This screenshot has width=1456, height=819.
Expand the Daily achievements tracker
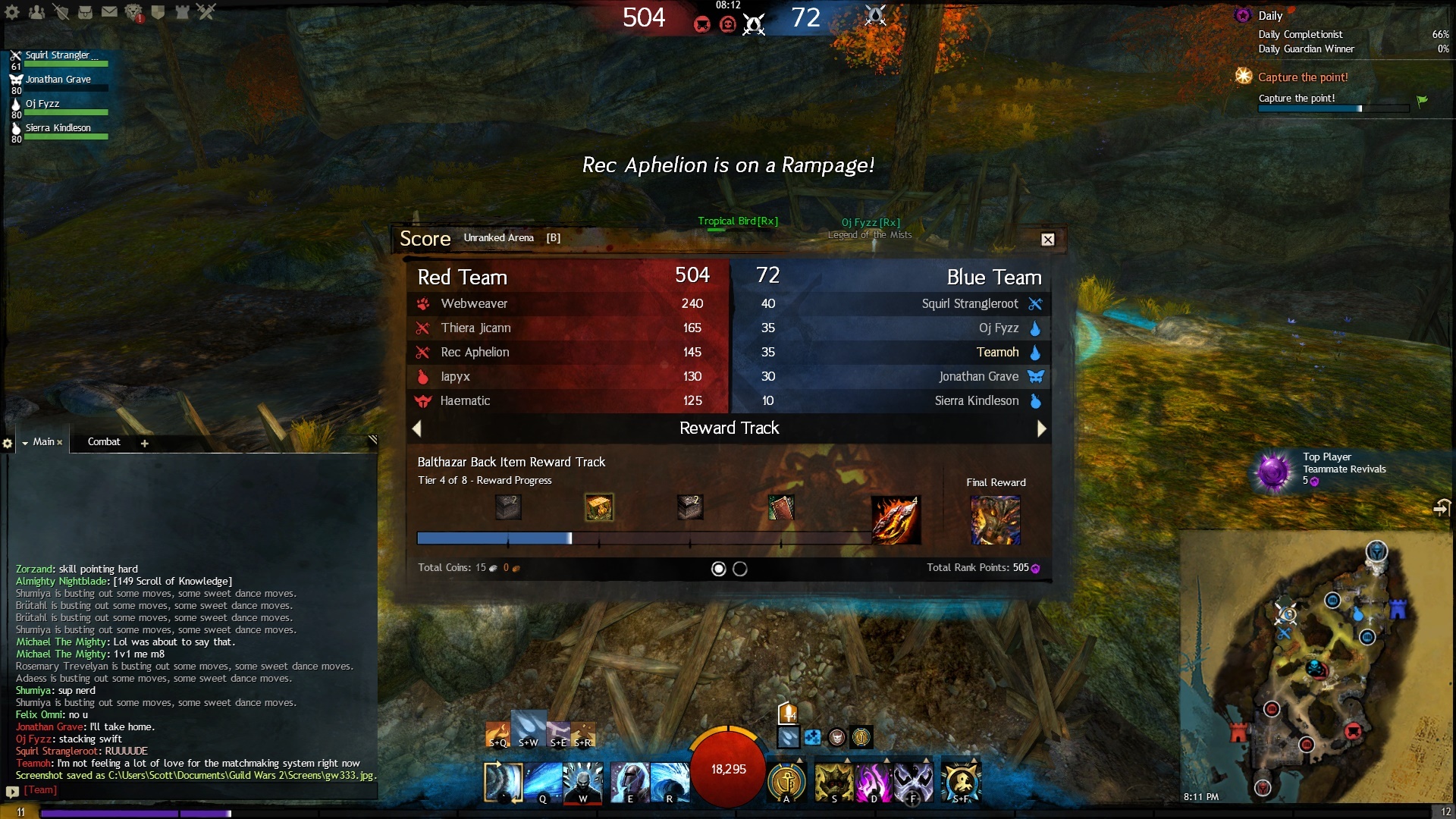1269,16
